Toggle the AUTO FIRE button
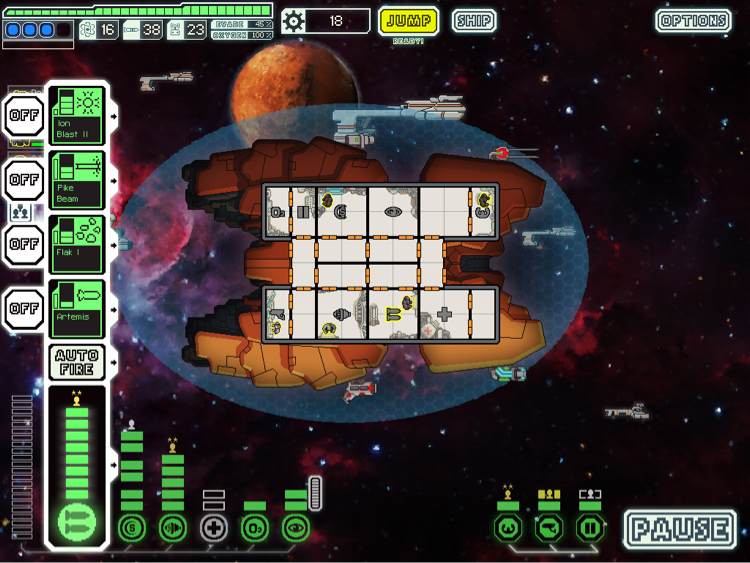Image resolution: width=750 pixels, height=563 pixels. 76,362
